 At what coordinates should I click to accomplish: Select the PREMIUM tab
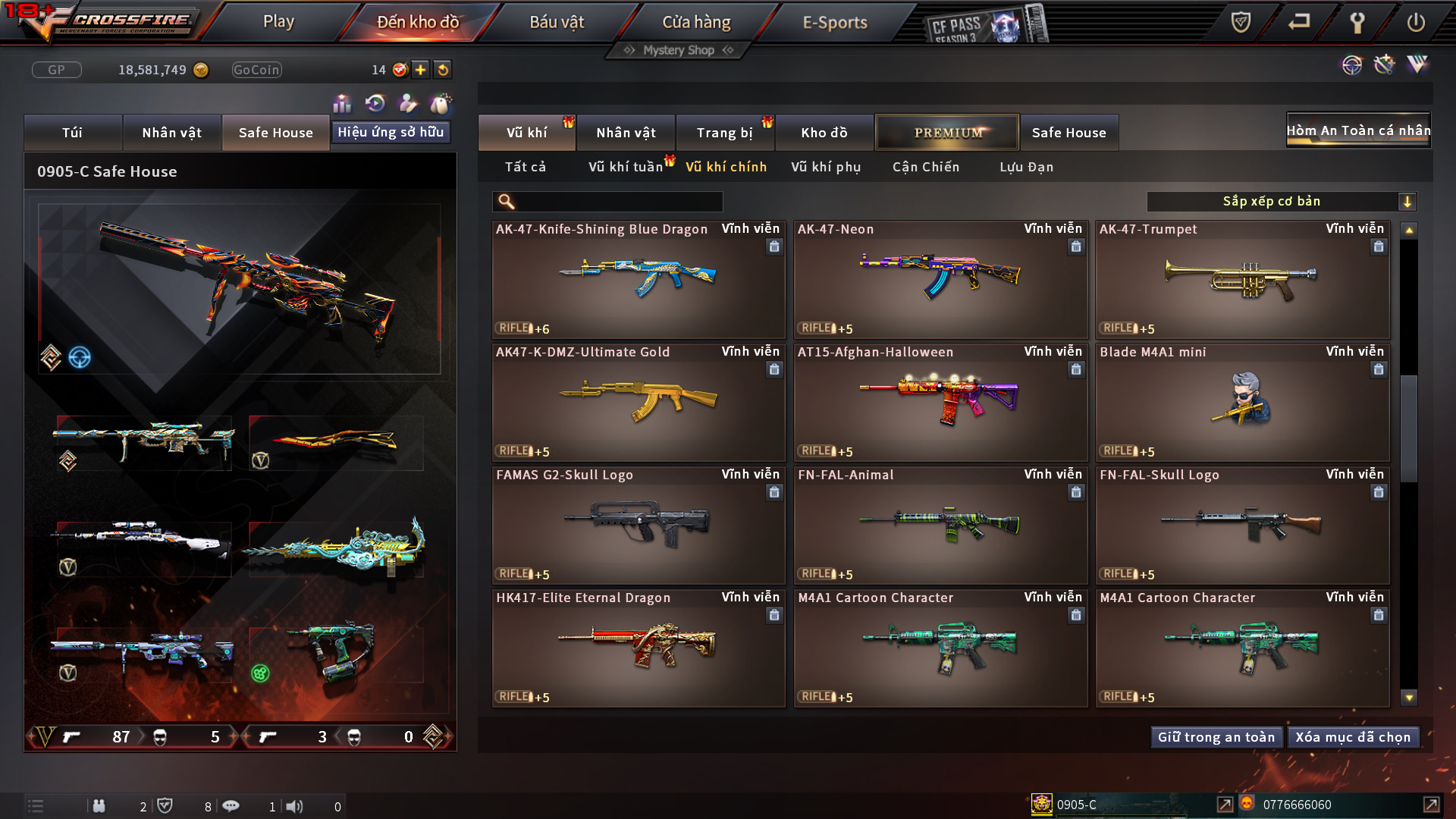point(947,133)
